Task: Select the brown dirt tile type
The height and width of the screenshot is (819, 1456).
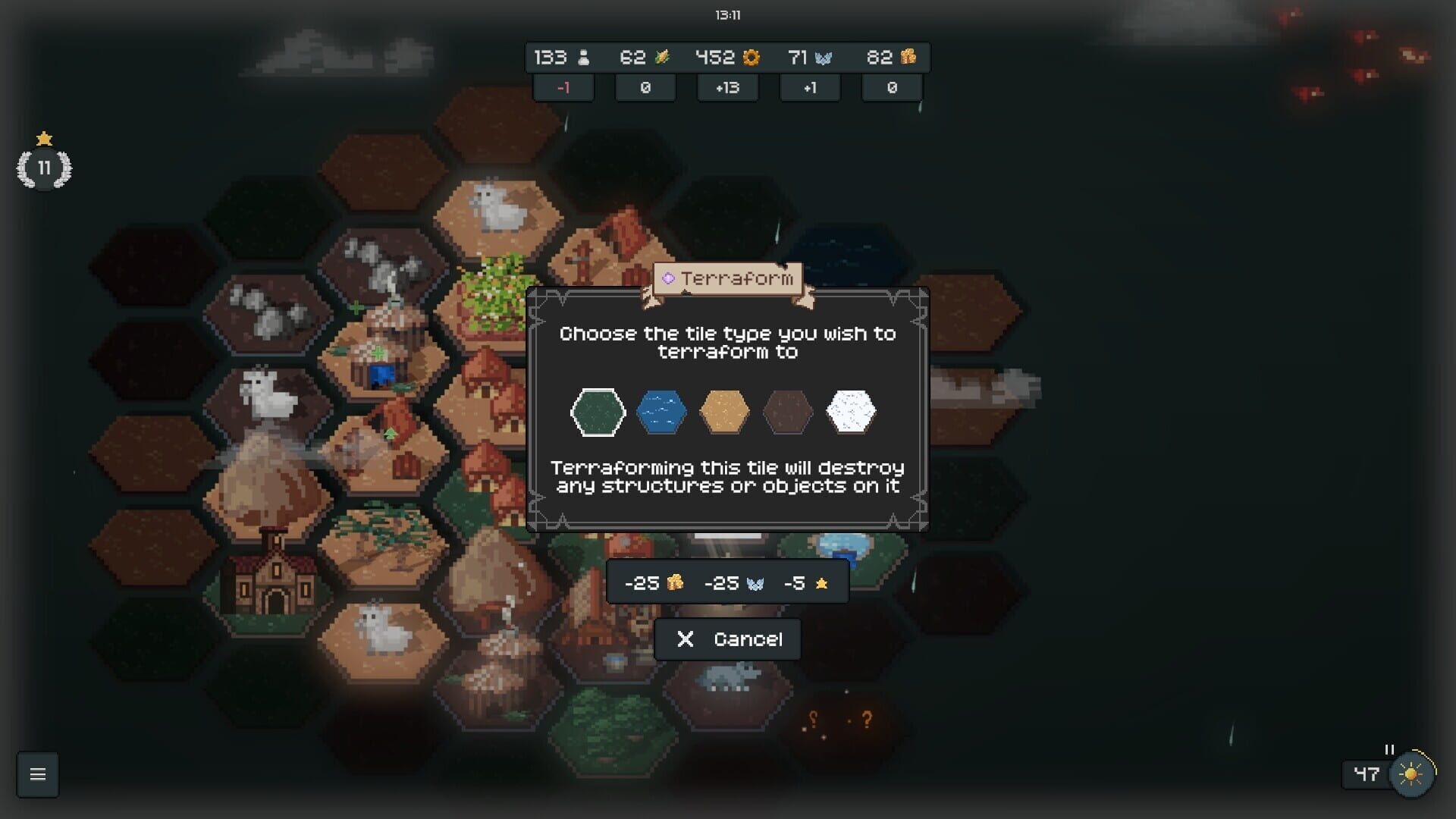Action: (789, 412)
